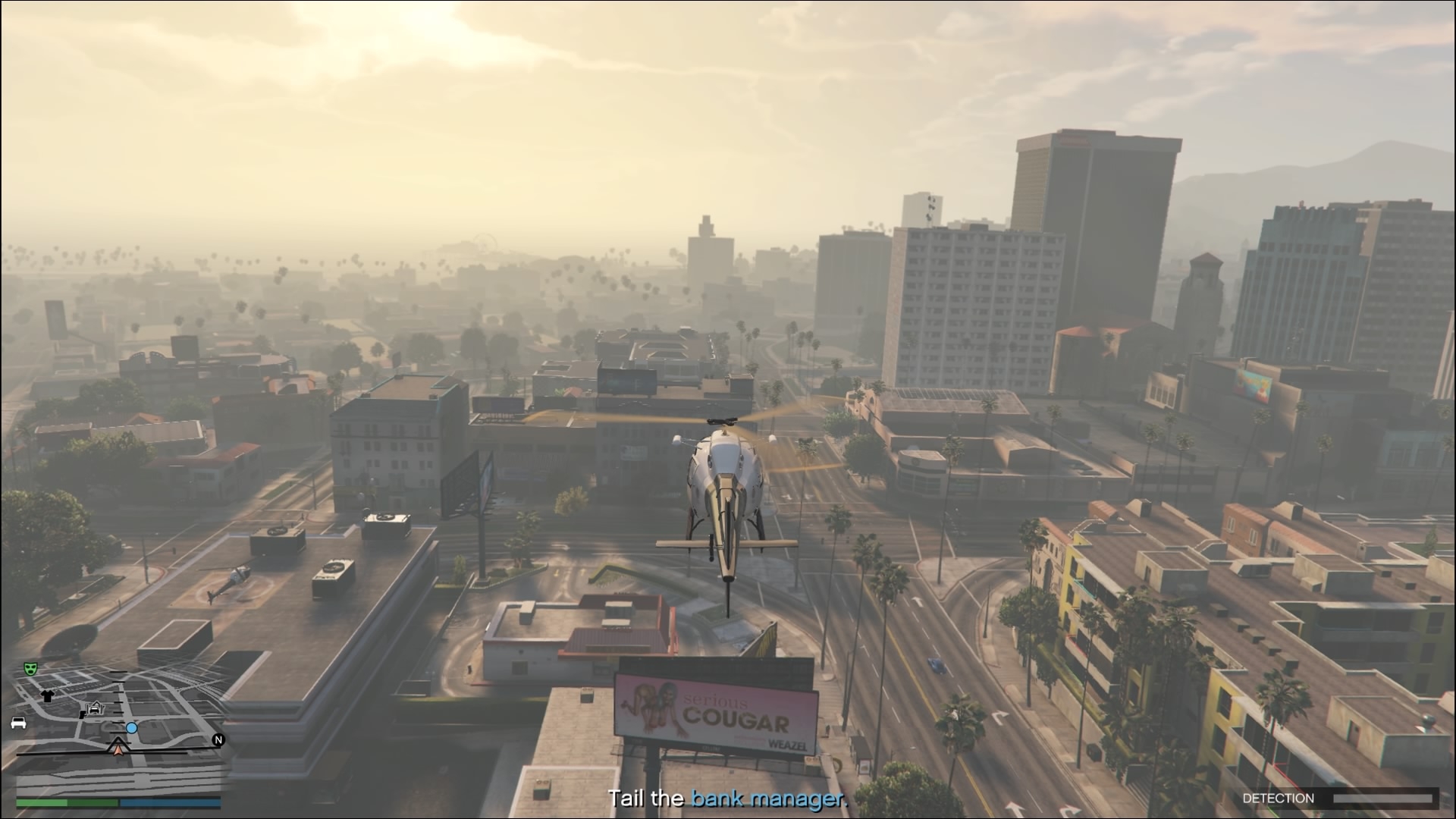Select the garage marker on the minimap
1456x819 pixels.
click(x=94, y=708)
